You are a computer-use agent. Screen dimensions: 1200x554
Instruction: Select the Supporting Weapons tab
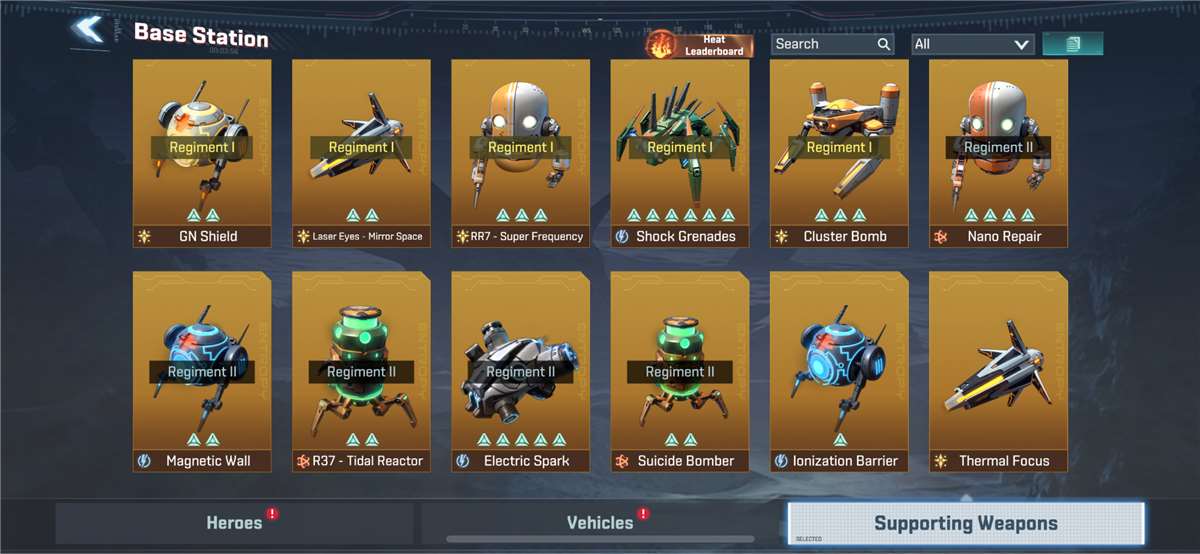coord(965,523)
